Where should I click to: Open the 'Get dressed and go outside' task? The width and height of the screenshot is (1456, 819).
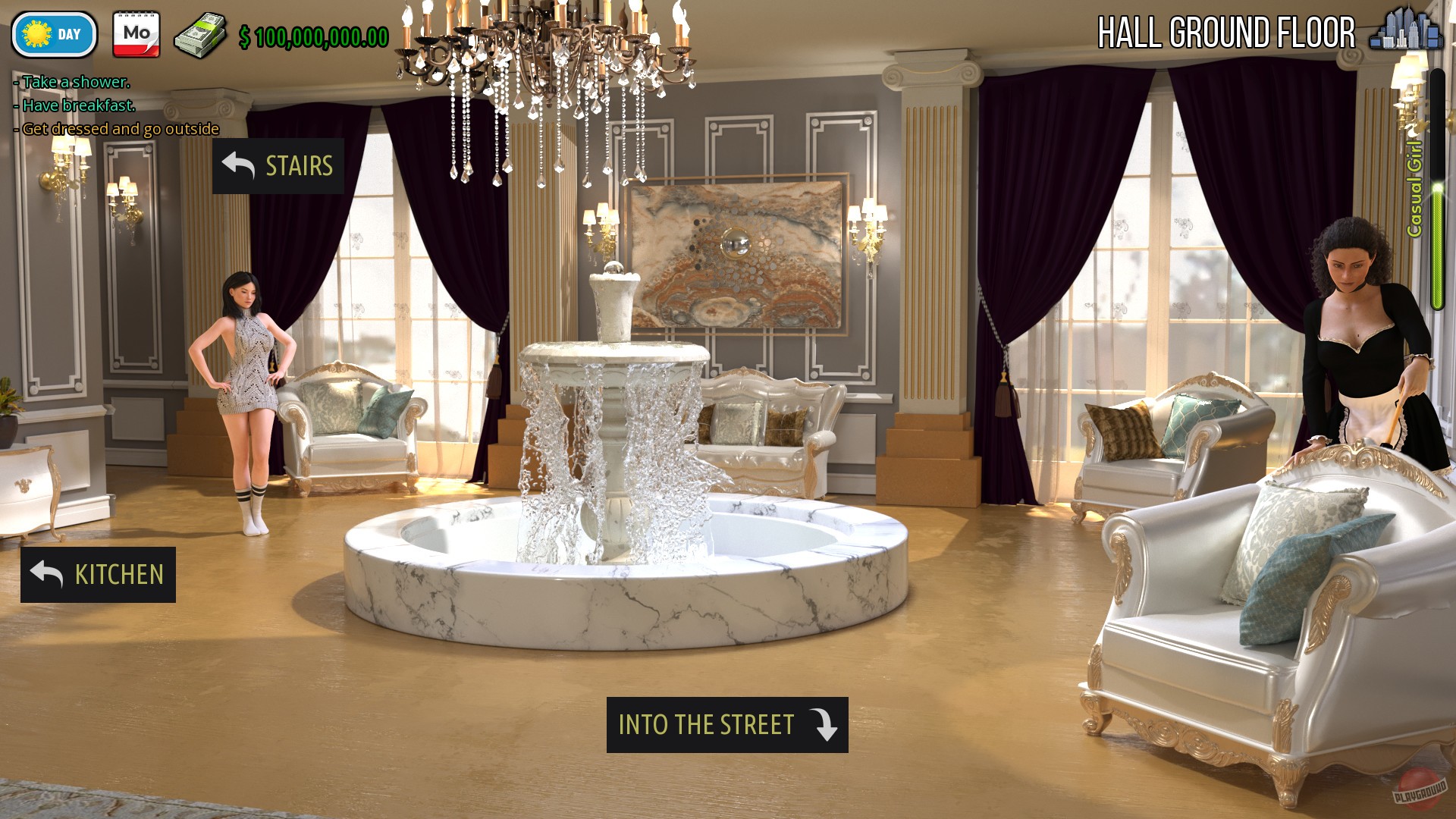tap(115, 128)
